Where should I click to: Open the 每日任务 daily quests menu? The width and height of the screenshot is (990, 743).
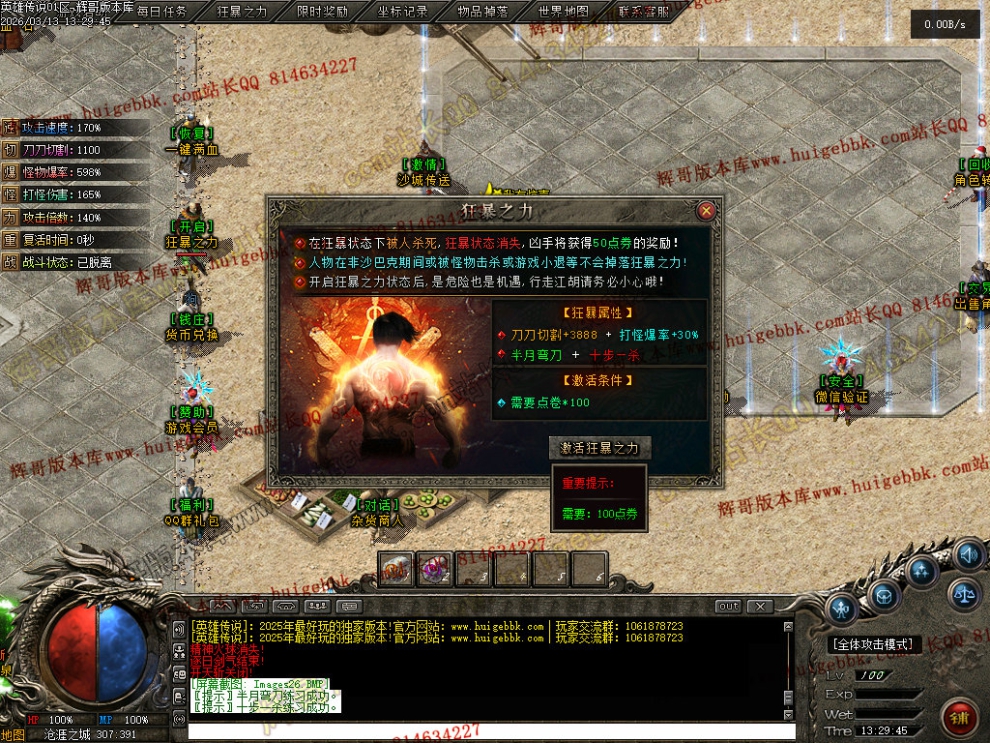pos(162,12)
